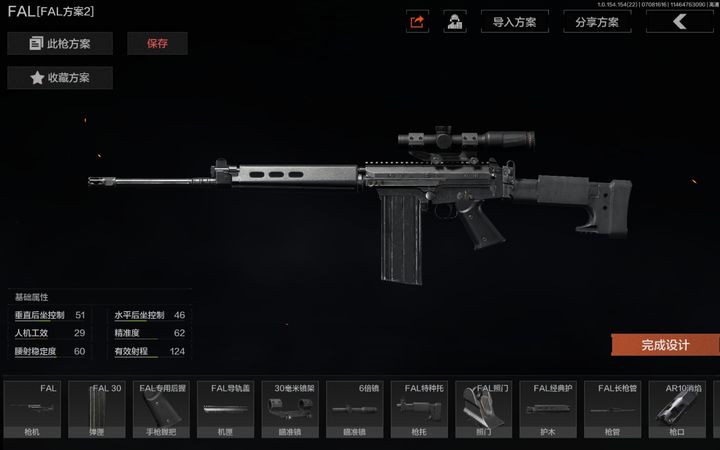Image resolution: width=720 pixels, height=450 pixels.
Task: Choose the FAL专用后握 pistol grip slot
Action: 161,410
